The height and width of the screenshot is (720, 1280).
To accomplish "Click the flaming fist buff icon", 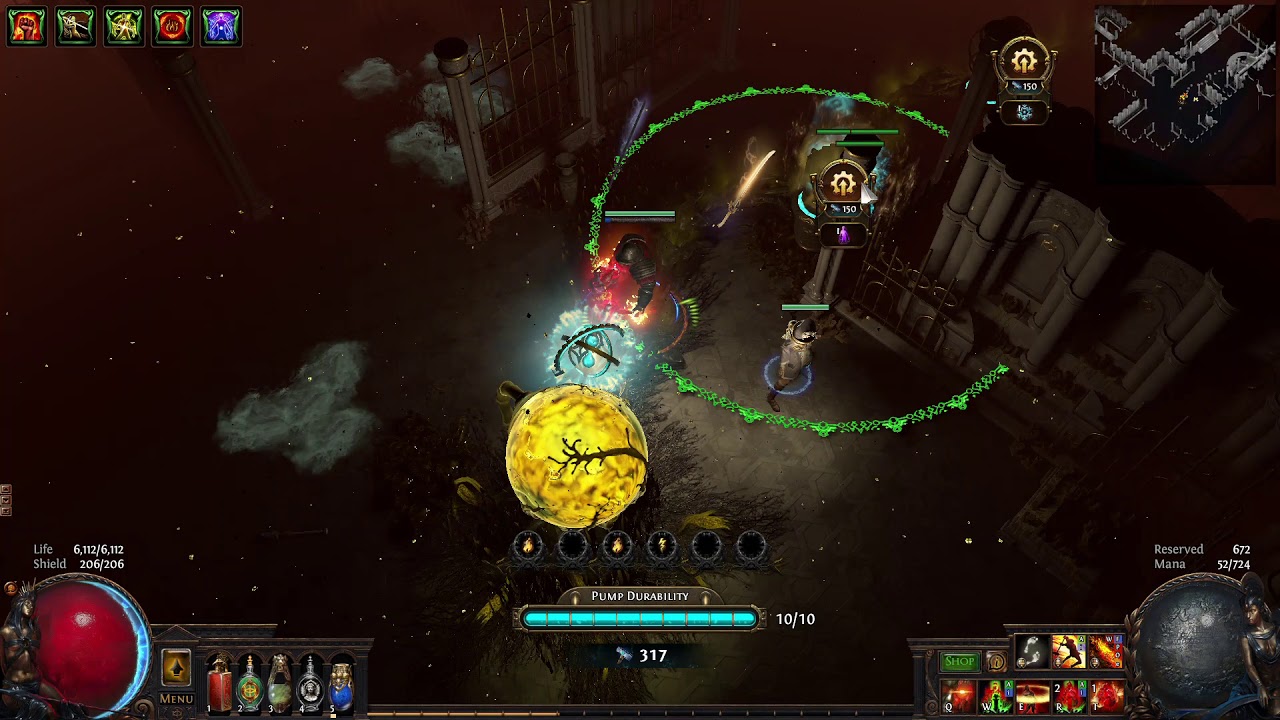I will click(x=27, y=27).
